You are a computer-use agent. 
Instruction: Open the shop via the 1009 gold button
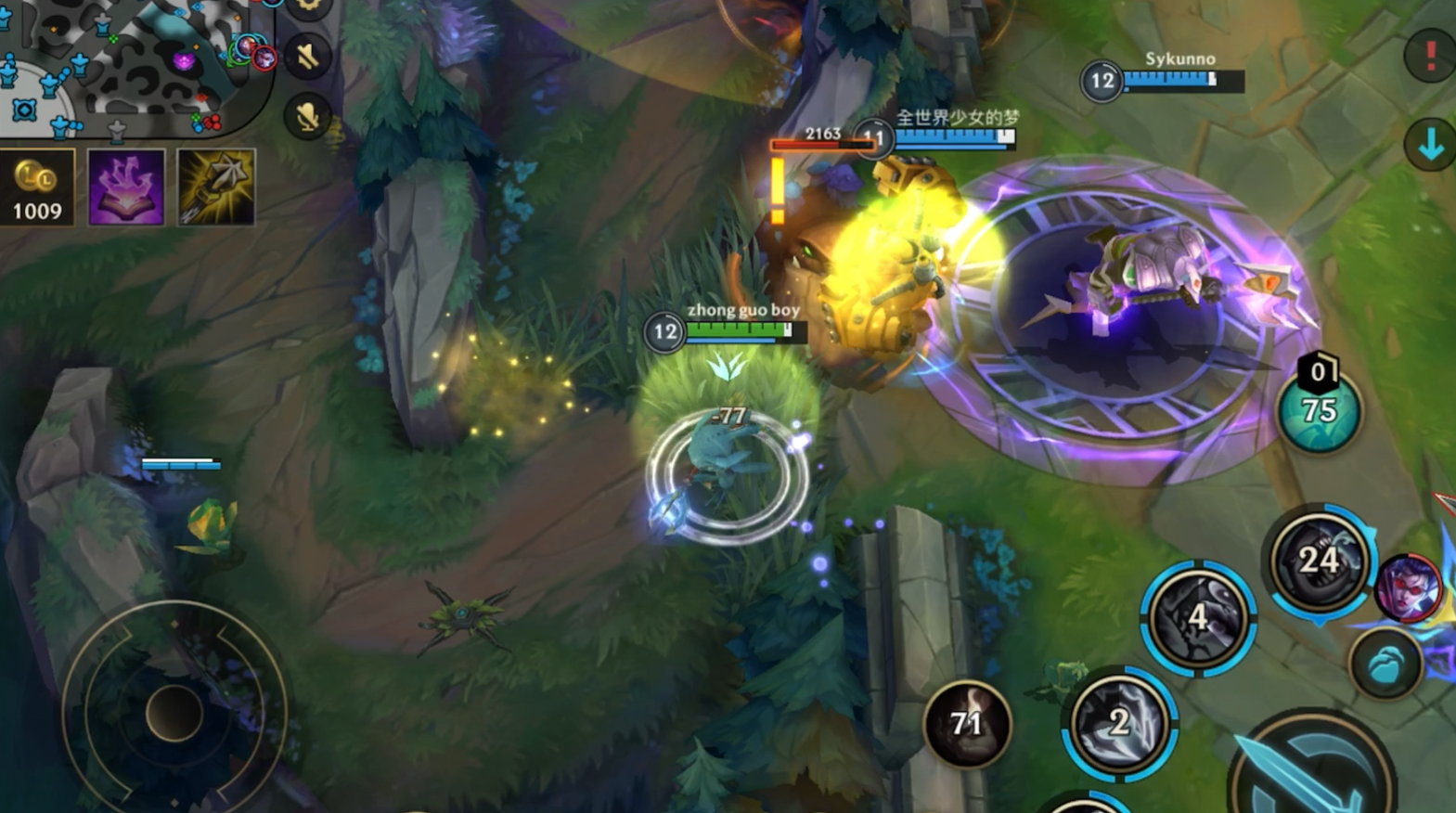tap(37, 187)
